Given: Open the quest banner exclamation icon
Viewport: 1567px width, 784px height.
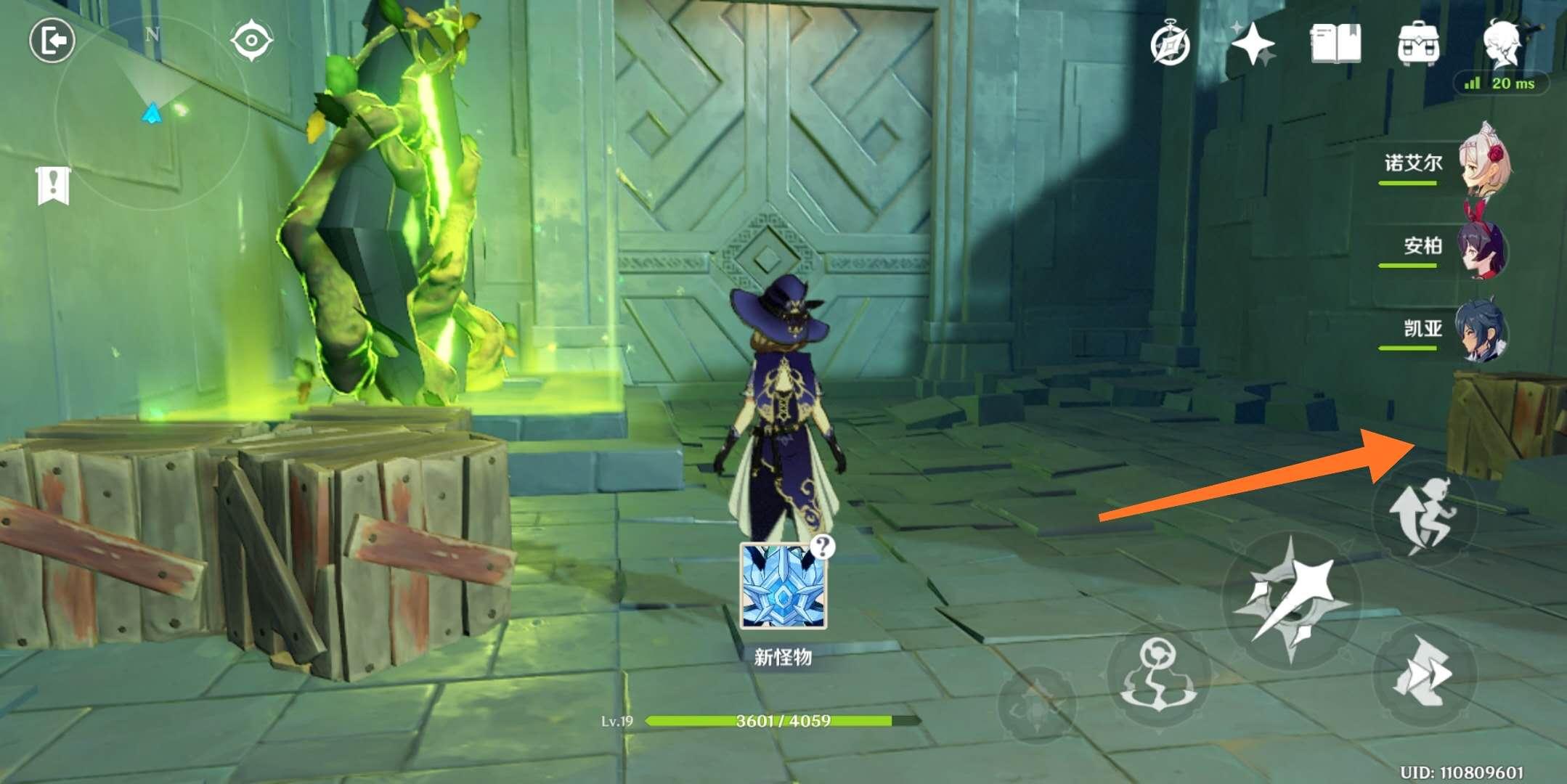Looking at the screenshot, I should tap(53, 185).
